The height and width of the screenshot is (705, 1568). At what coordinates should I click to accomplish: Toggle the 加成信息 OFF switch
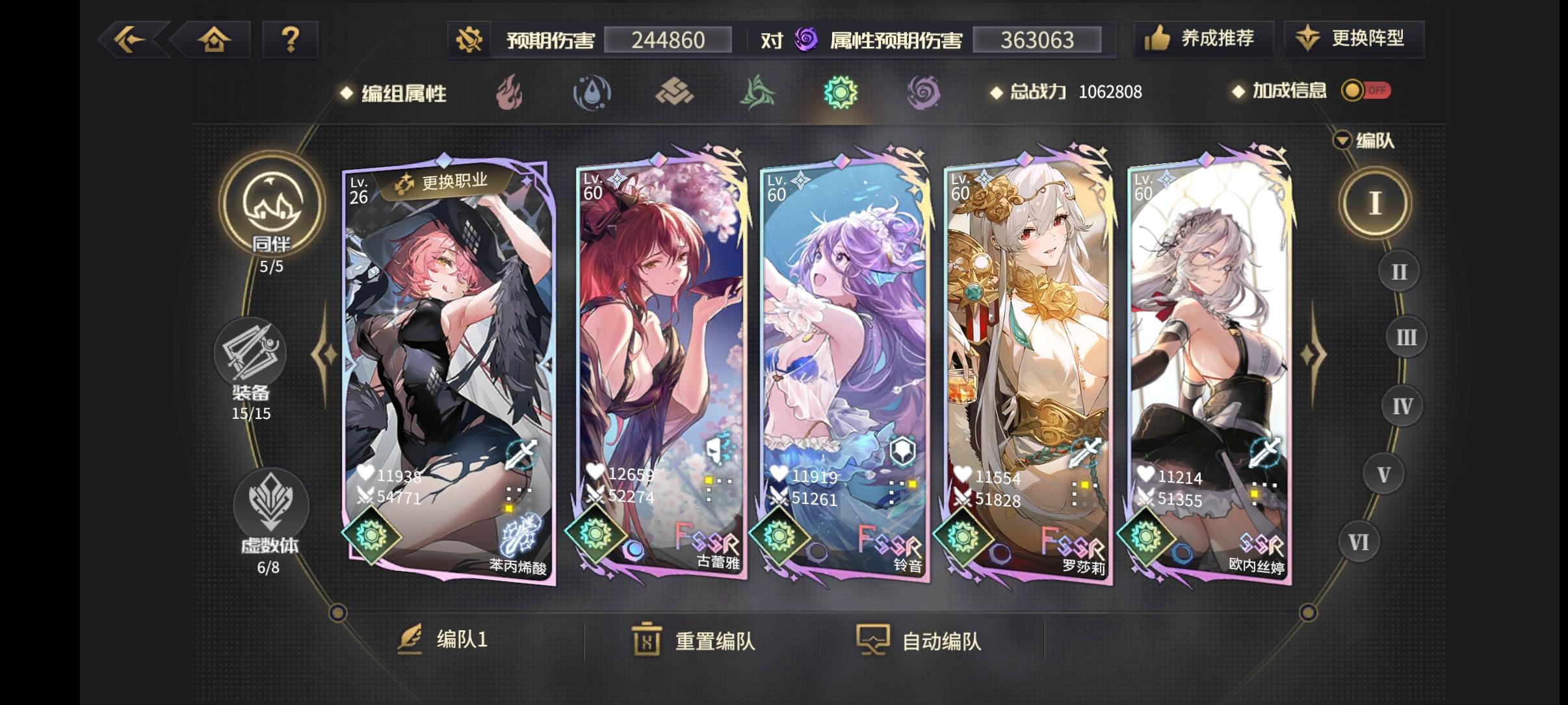tap(1365, 92)
